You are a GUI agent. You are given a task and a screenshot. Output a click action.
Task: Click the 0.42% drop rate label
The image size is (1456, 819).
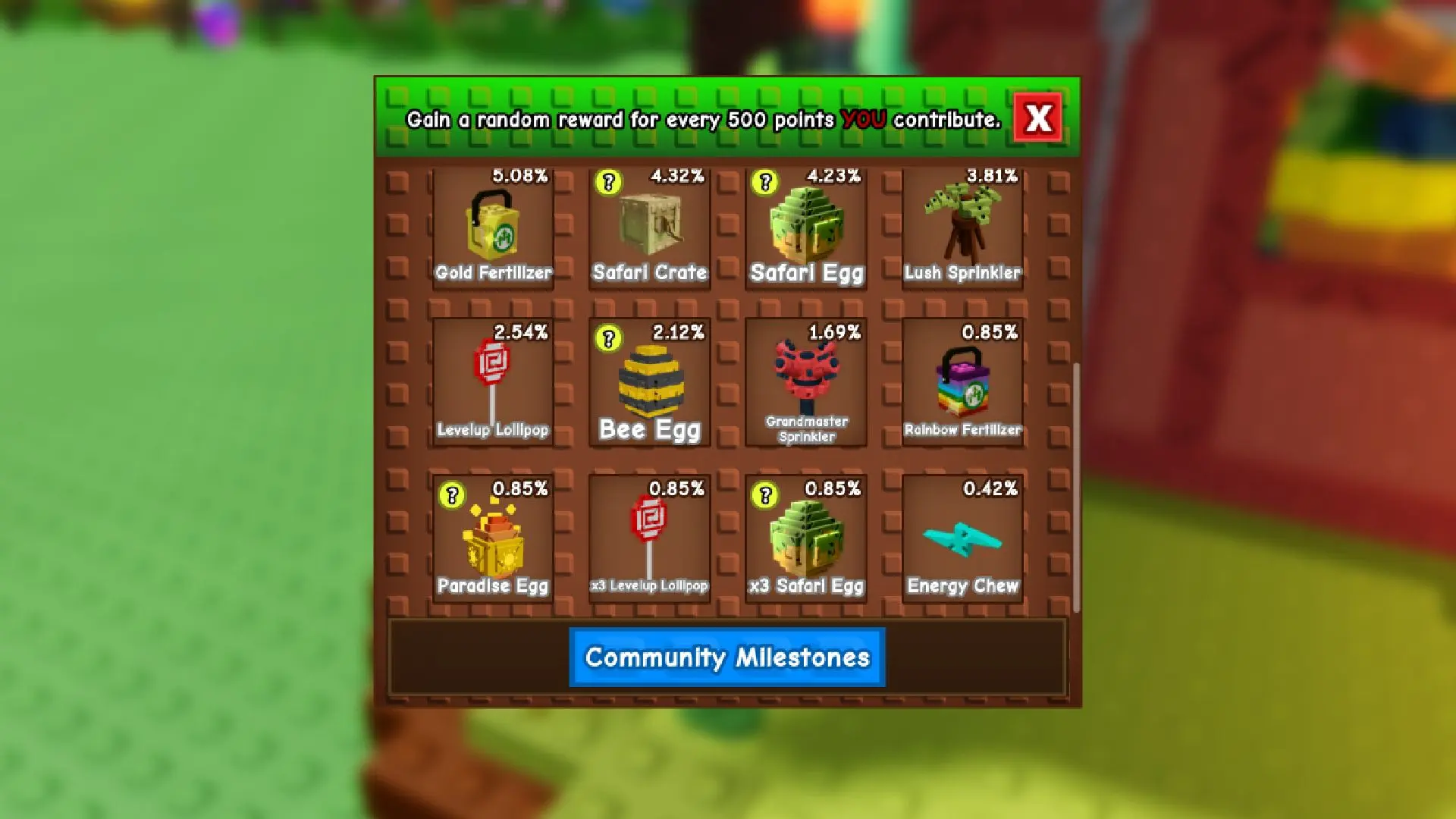[990, 489]
